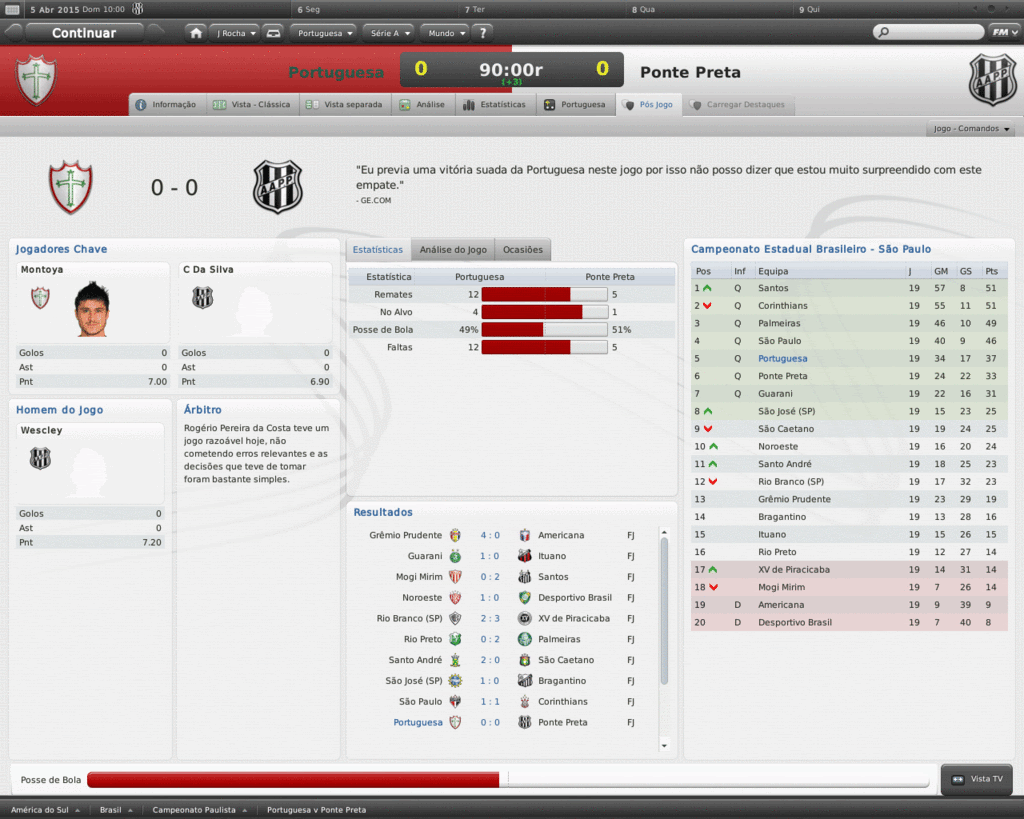Open Santos team from league table

point(773,288)
